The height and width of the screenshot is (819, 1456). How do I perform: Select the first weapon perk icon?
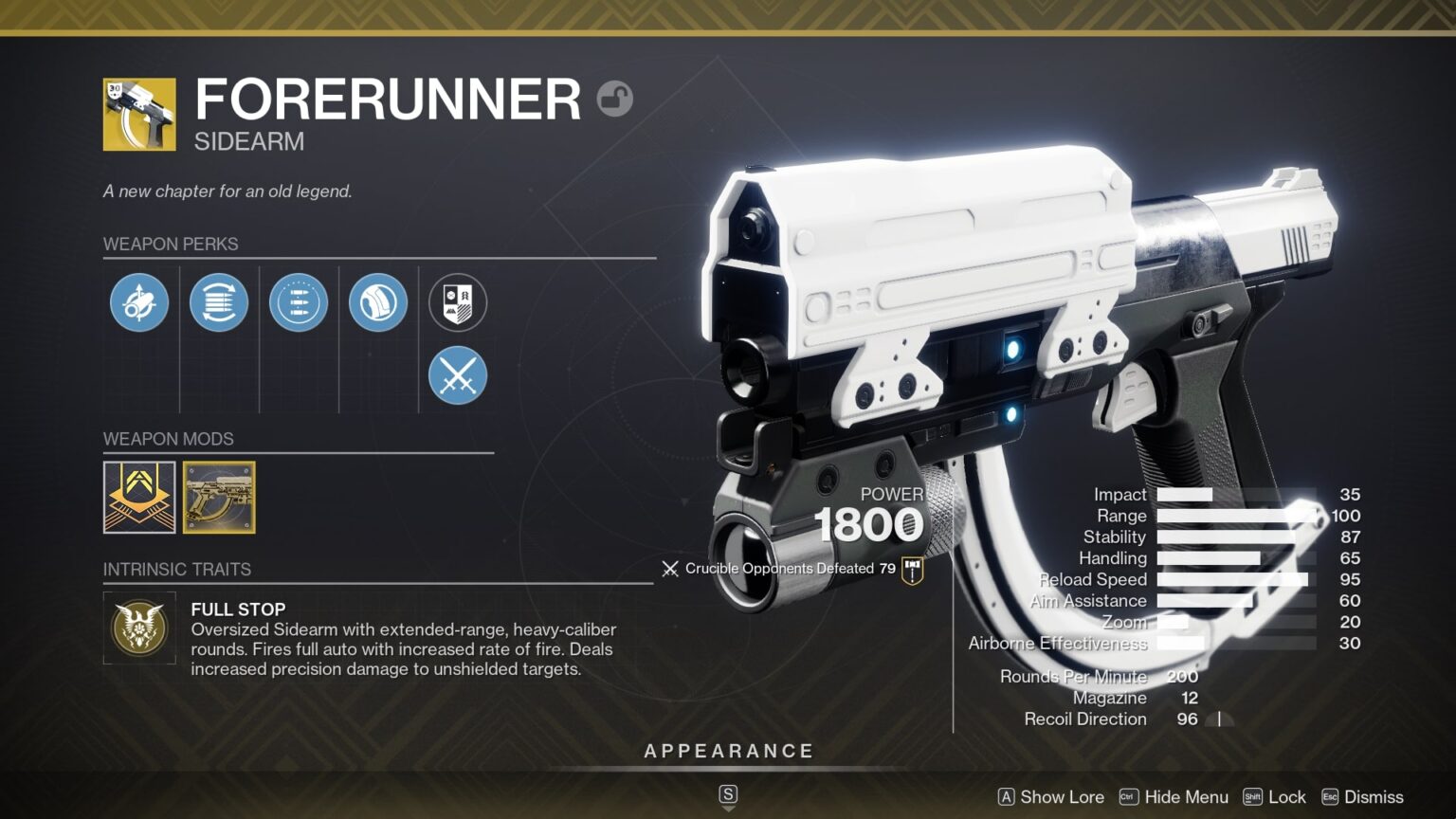139,302
